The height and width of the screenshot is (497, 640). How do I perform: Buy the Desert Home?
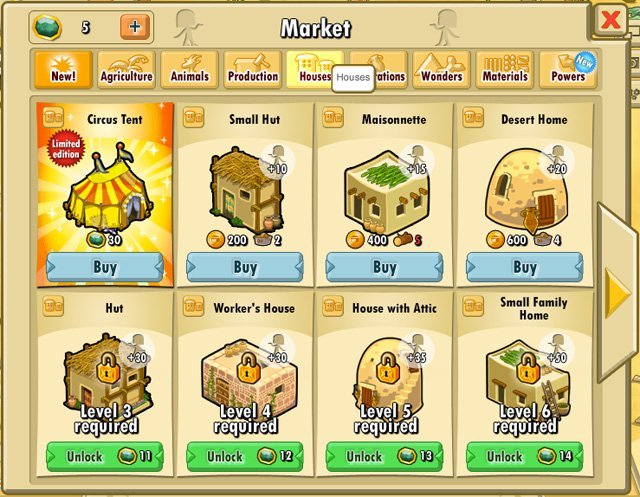click(x=524, y=267)
